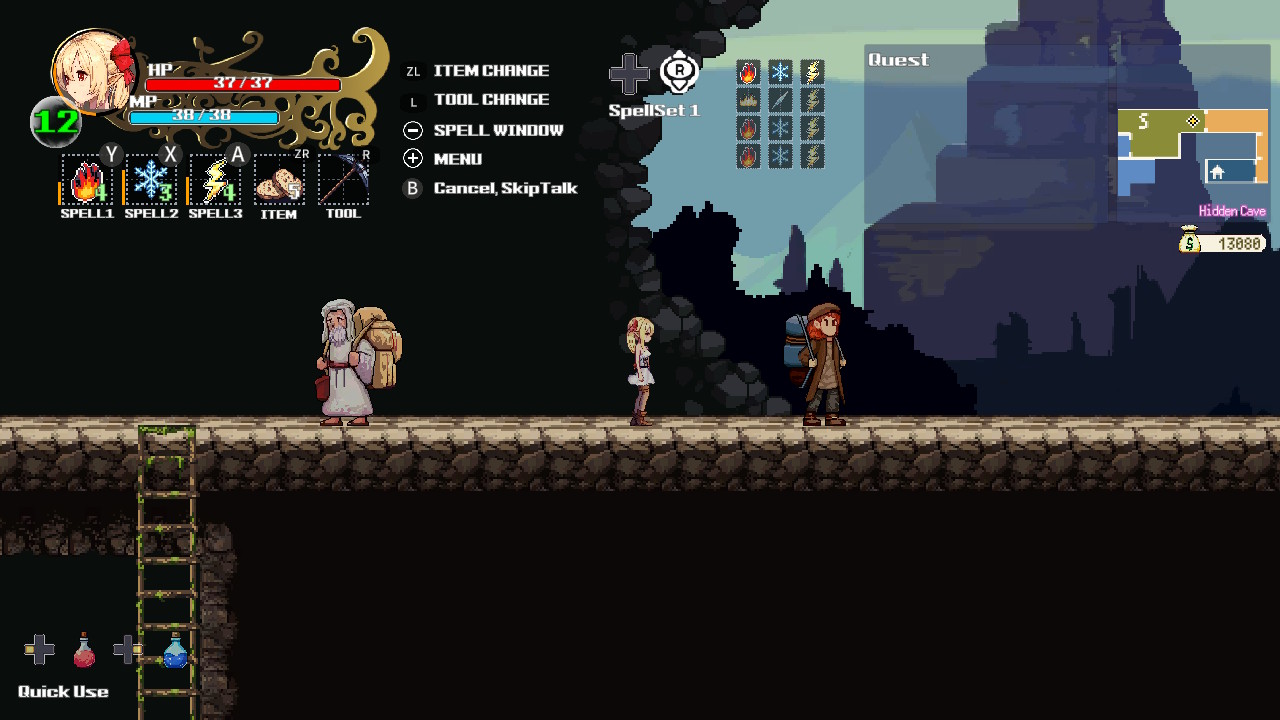Click the blue MP bar

coord(203,115)
